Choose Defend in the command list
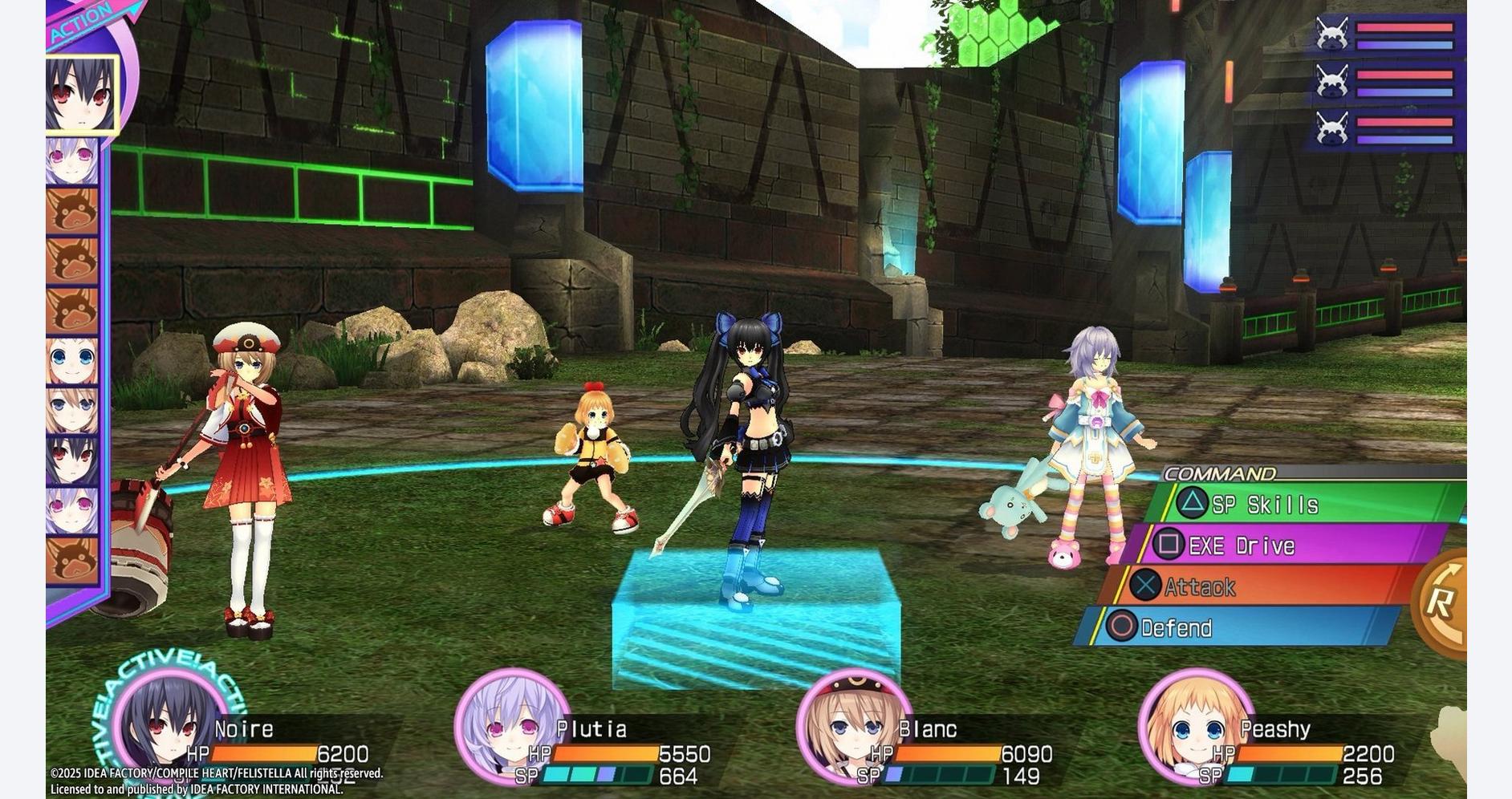 point(1236,627)
